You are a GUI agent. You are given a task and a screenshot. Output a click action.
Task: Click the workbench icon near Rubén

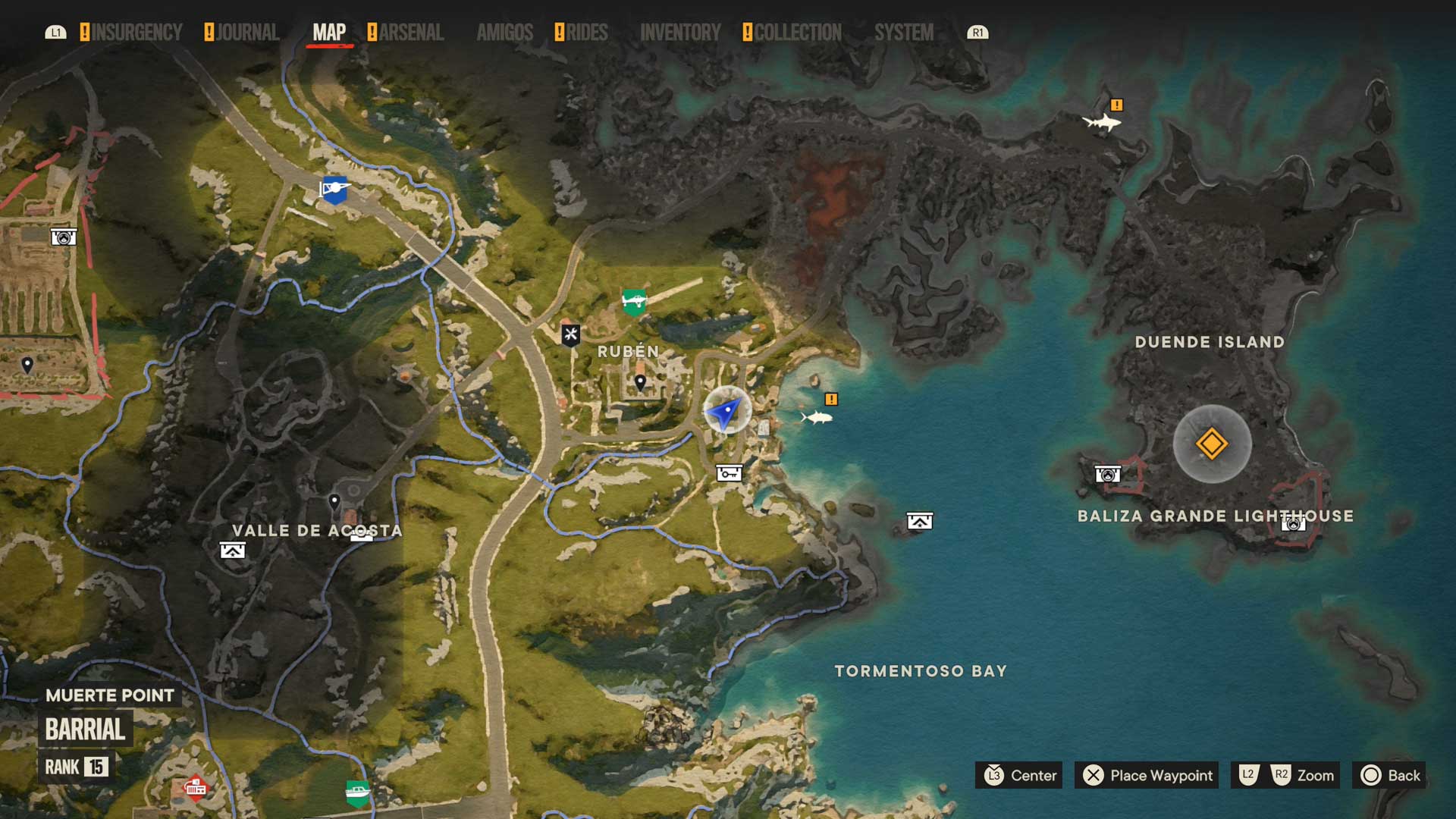(x=570, y=334)
